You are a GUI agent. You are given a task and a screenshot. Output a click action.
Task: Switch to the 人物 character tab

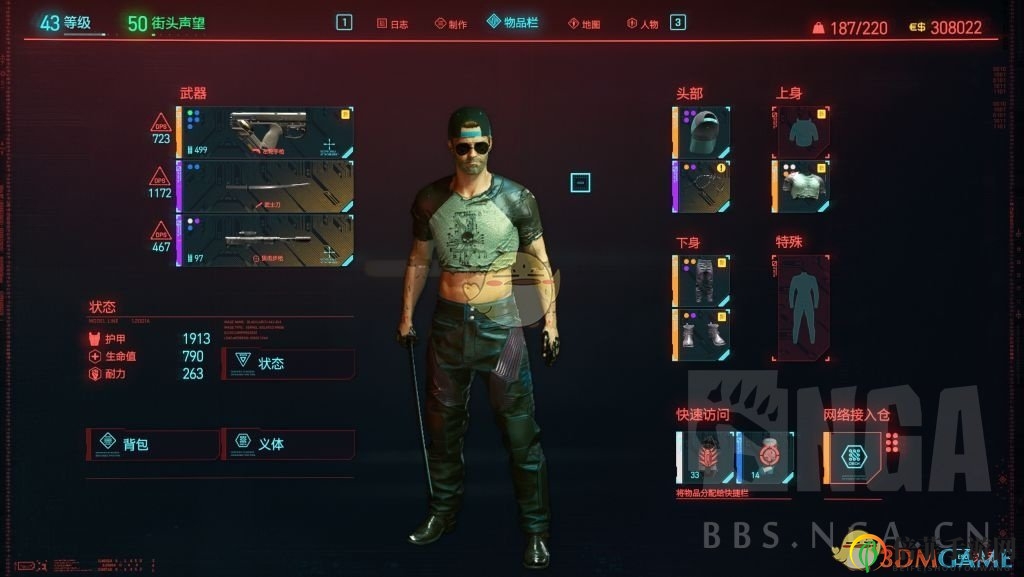pyautogui.click(x=643, y=23)
